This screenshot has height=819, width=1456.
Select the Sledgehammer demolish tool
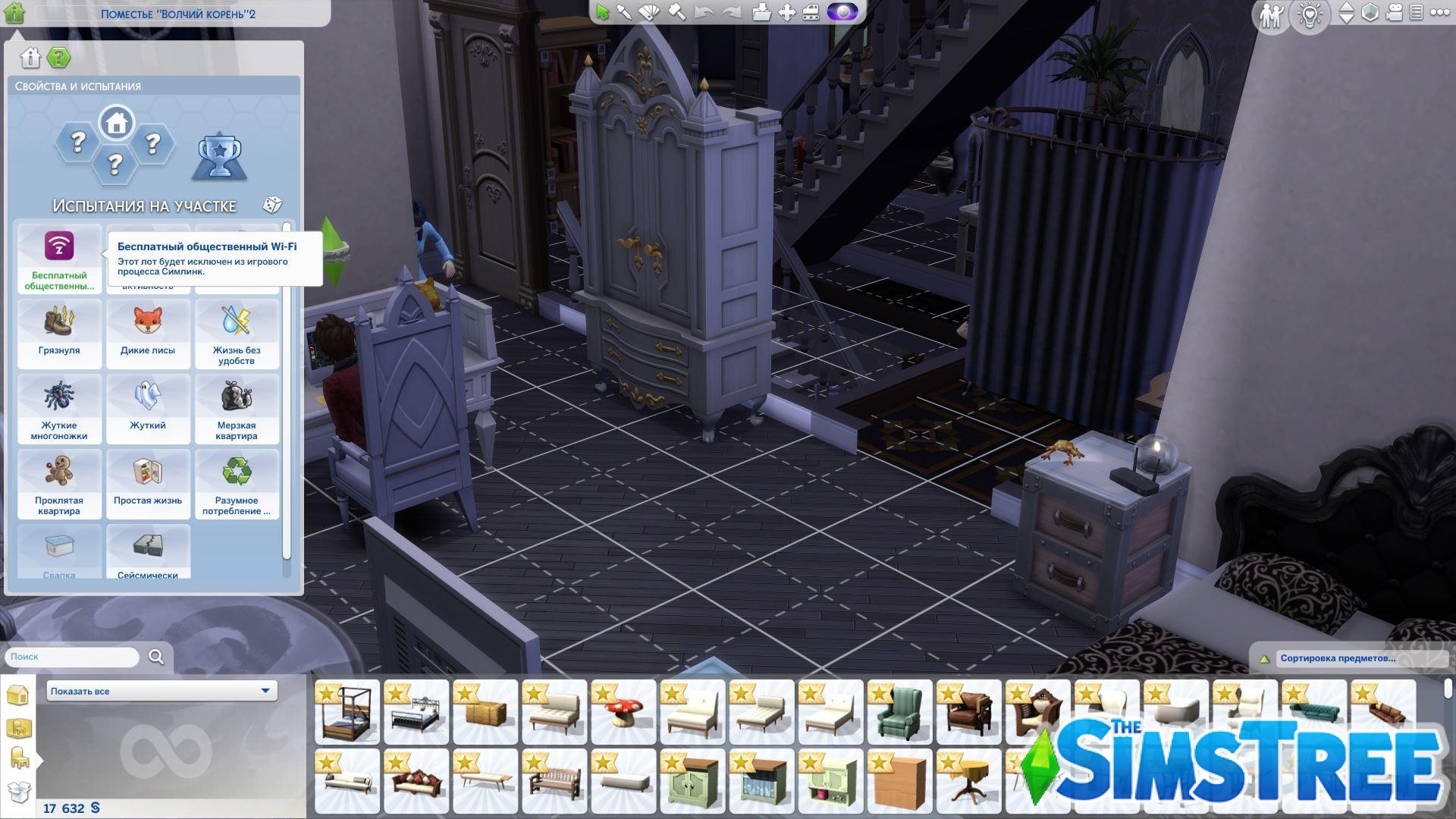click(677, 13)
